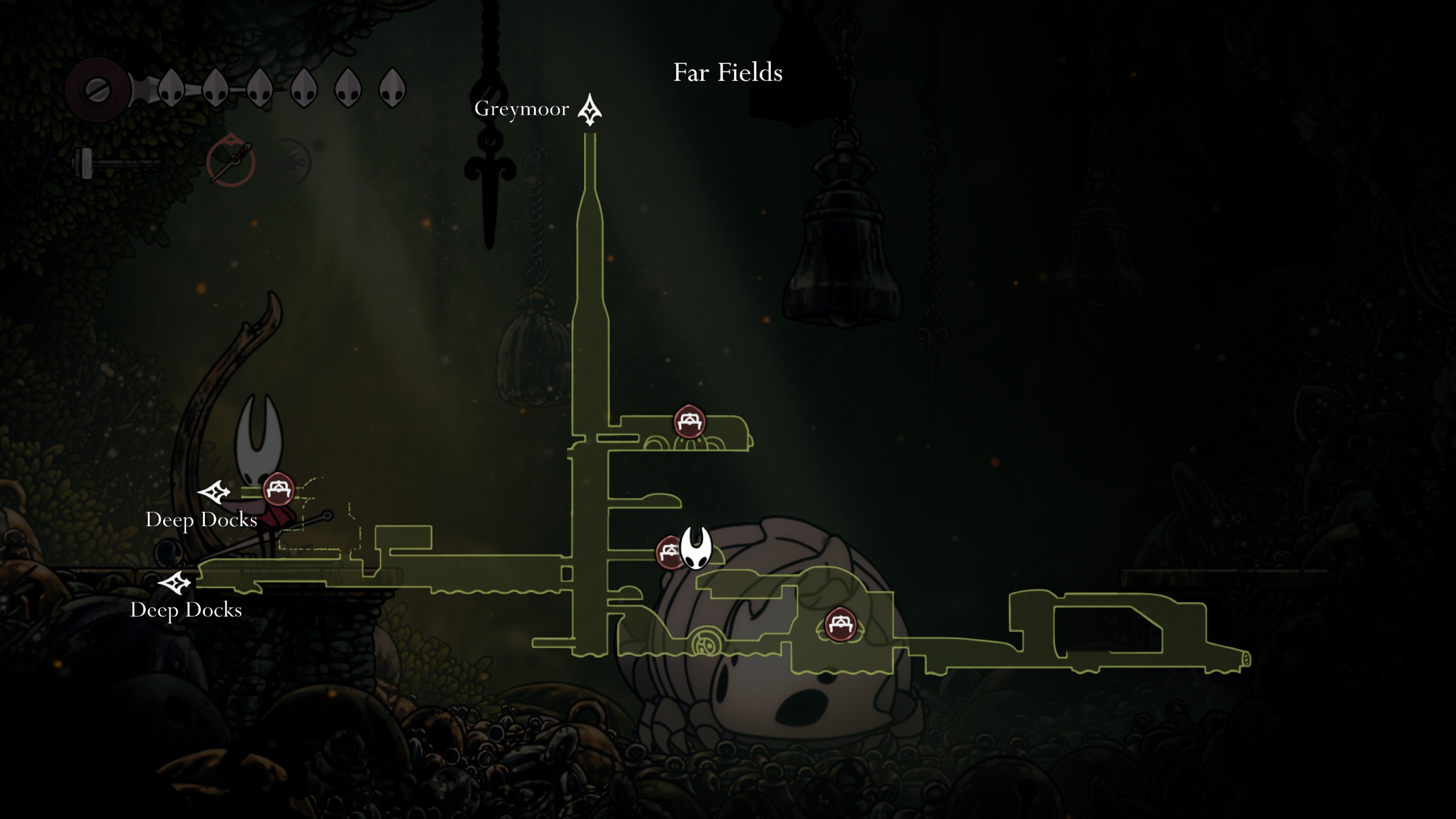Click the Greymoor exit arrow marker
The height and width of the screenshot is (819, 1456).
tap(590, 109)
